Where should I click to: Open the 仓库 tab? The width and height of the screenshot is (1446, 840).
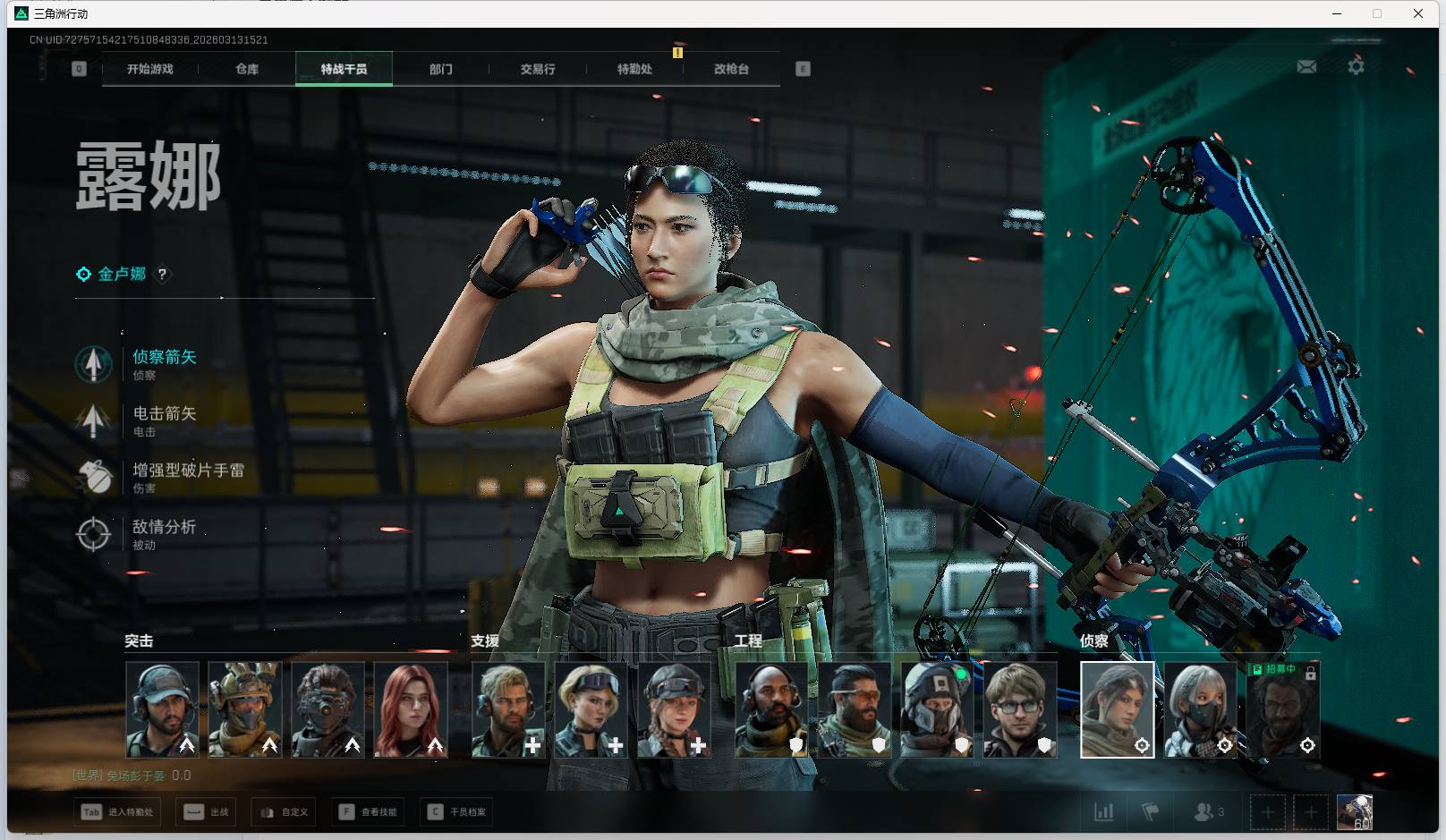[247, 69]
